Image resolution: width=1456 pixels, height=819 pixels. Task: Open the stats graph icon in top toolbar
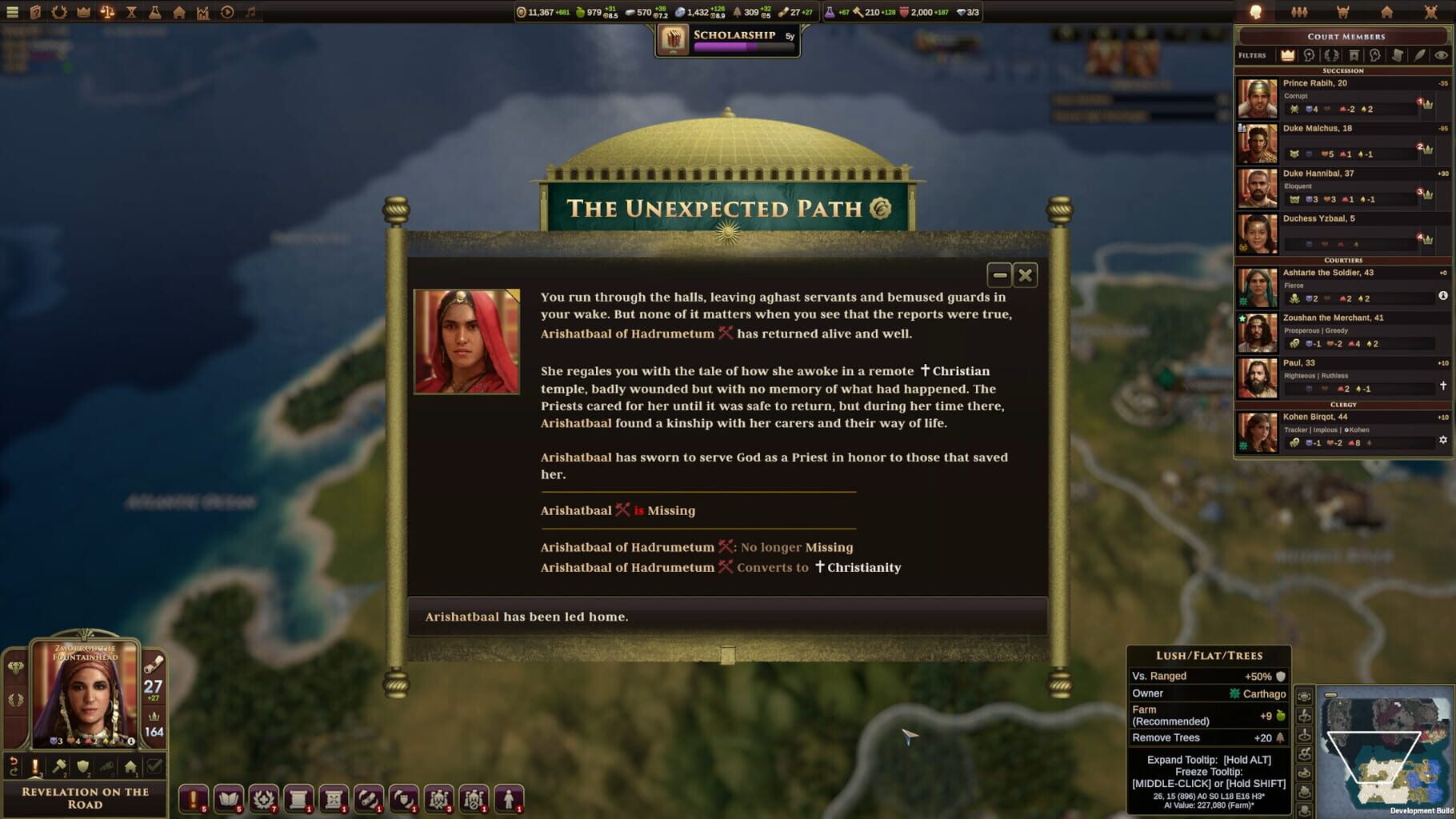[203, 12]
